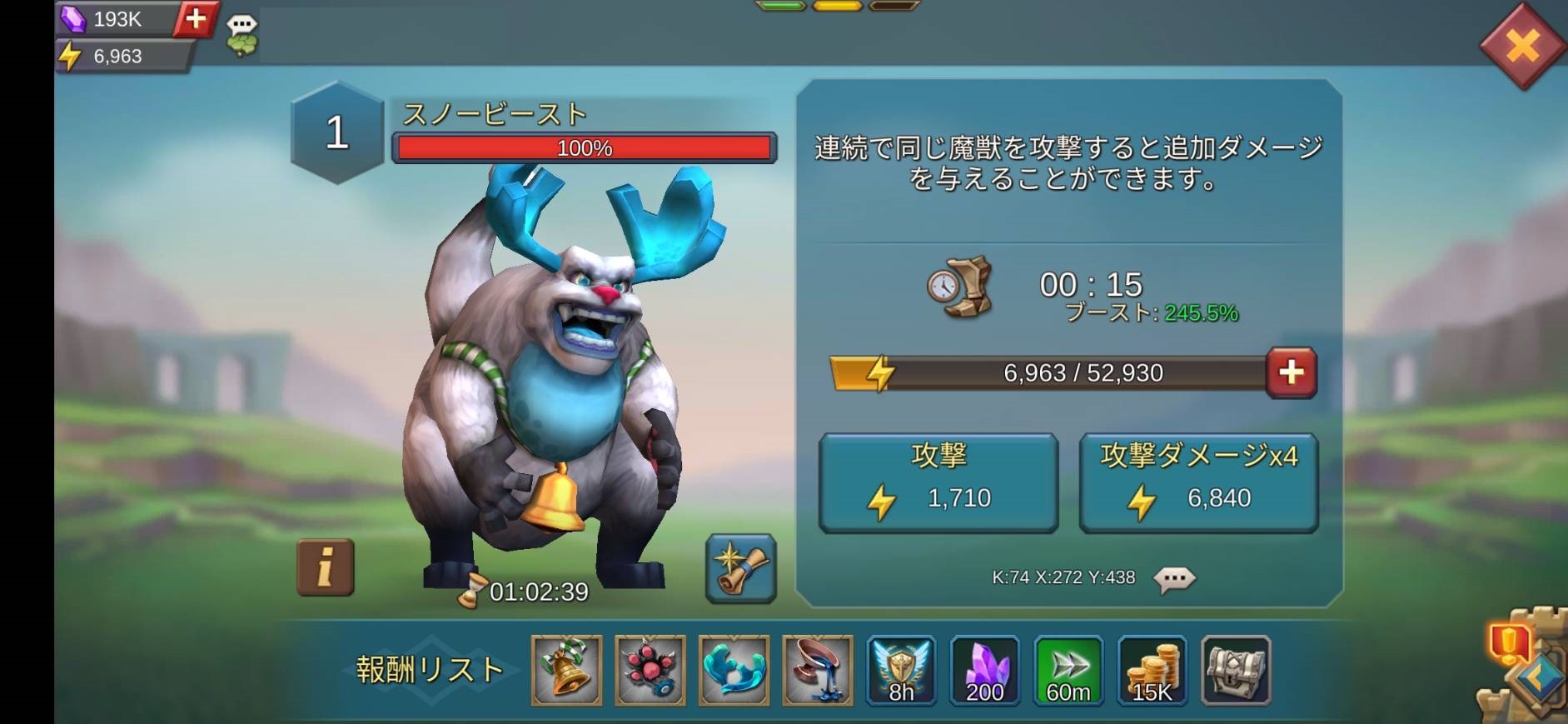Select the 15K gold reward icon
The width and height of the screenshot is (1568, 724).
point(1152,671)
